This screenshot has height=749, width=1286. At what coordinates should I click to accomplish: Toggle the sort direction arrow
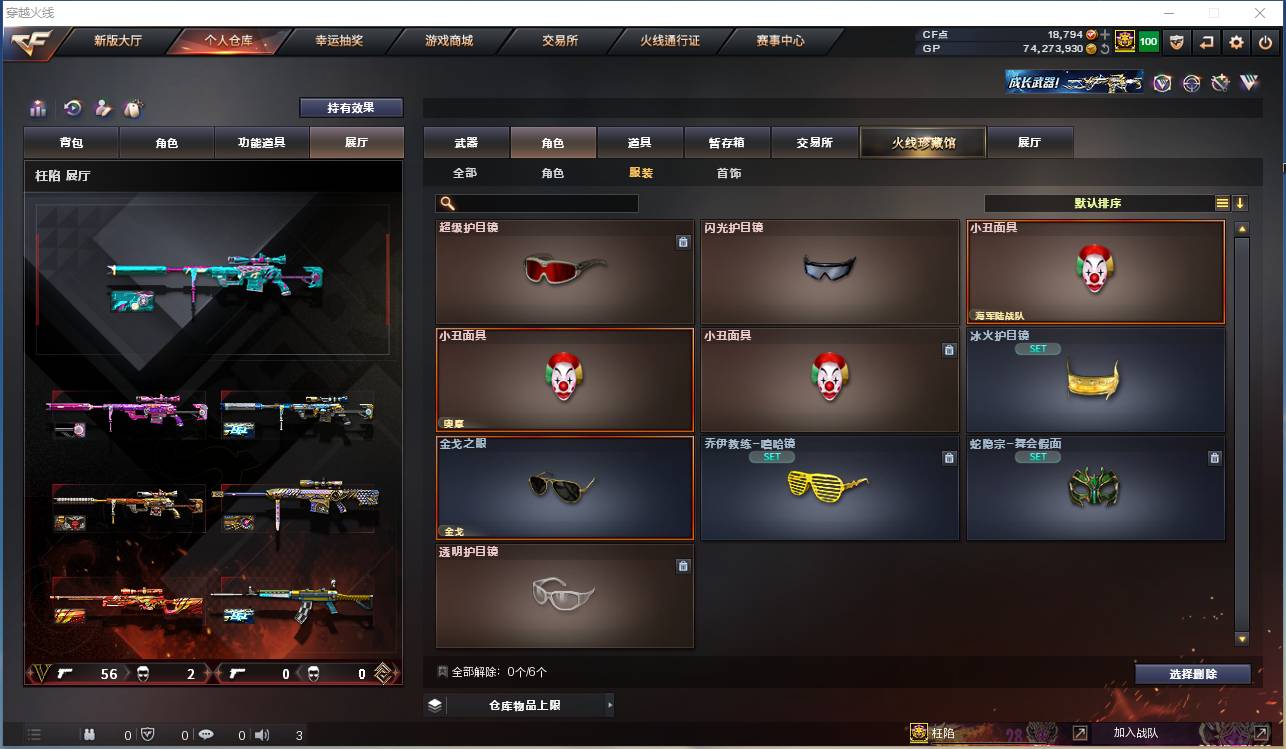[x=1240, y=202]
